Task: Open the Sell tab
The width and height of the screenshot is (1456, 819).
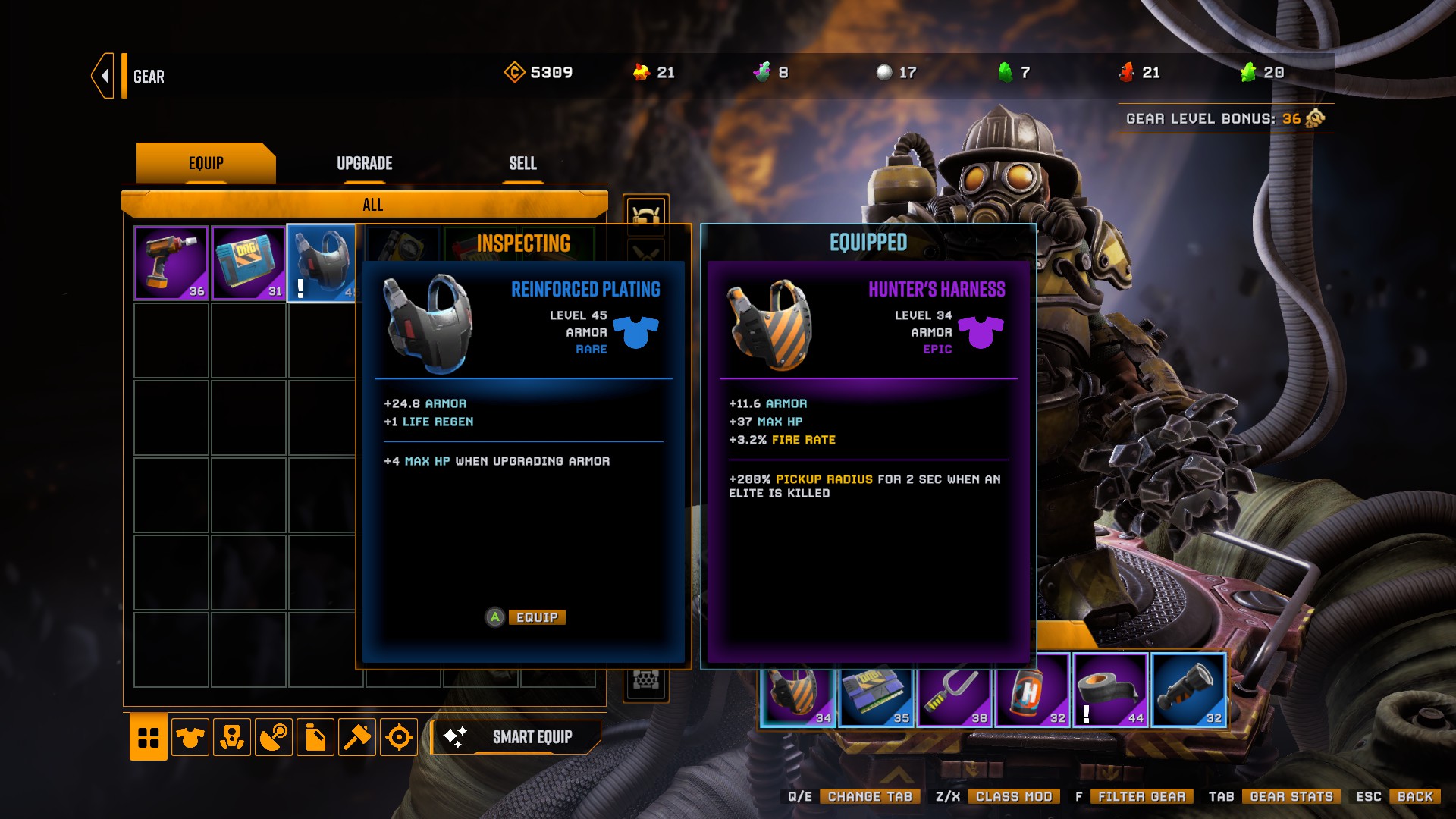Action: [x=522, y=163]
